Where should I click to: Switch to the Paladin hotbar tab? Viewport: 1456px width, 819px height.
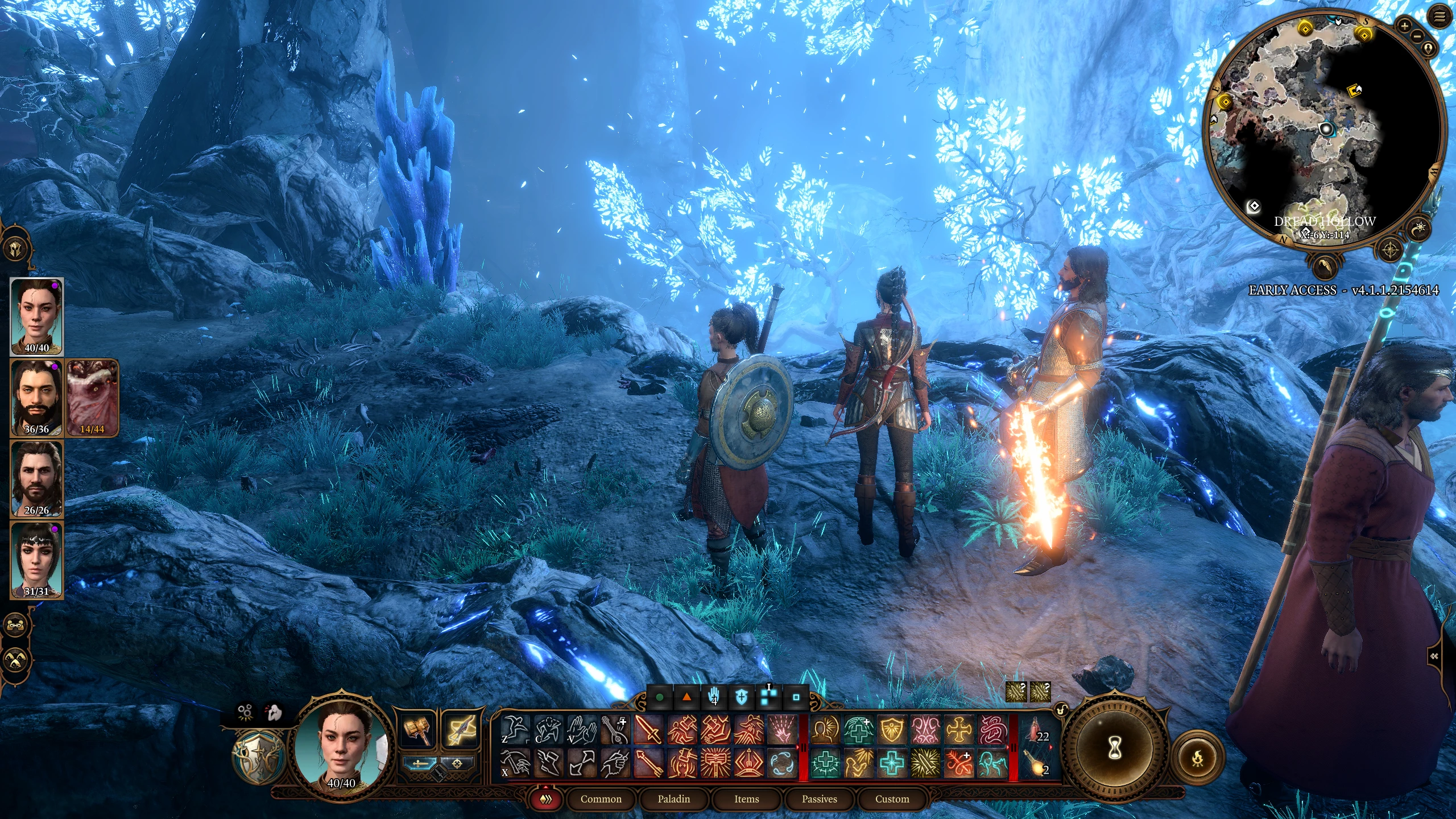tap(673, 799)
